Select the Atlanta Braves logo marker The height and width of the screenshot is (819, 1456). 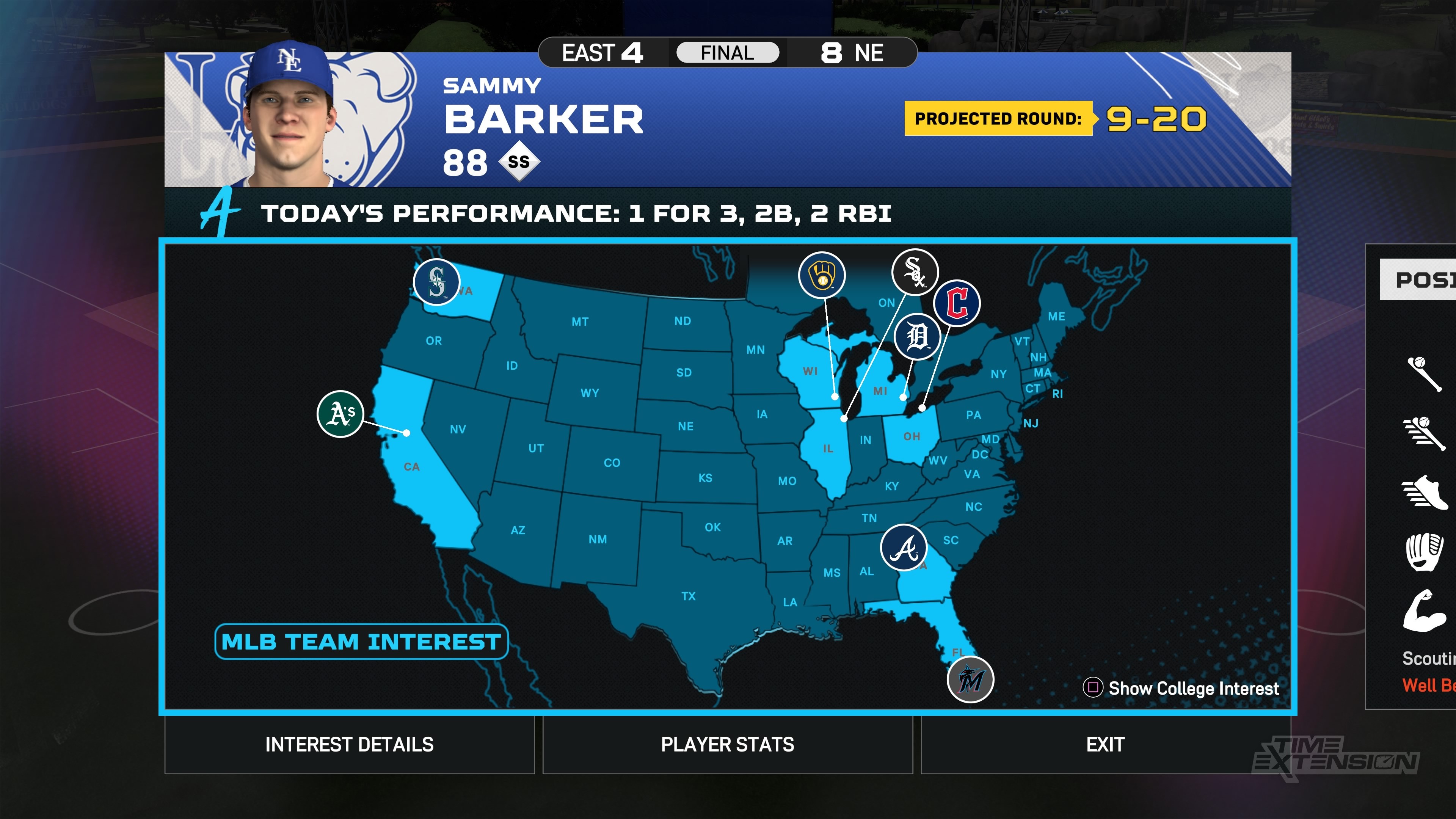(x=904, y=548)
